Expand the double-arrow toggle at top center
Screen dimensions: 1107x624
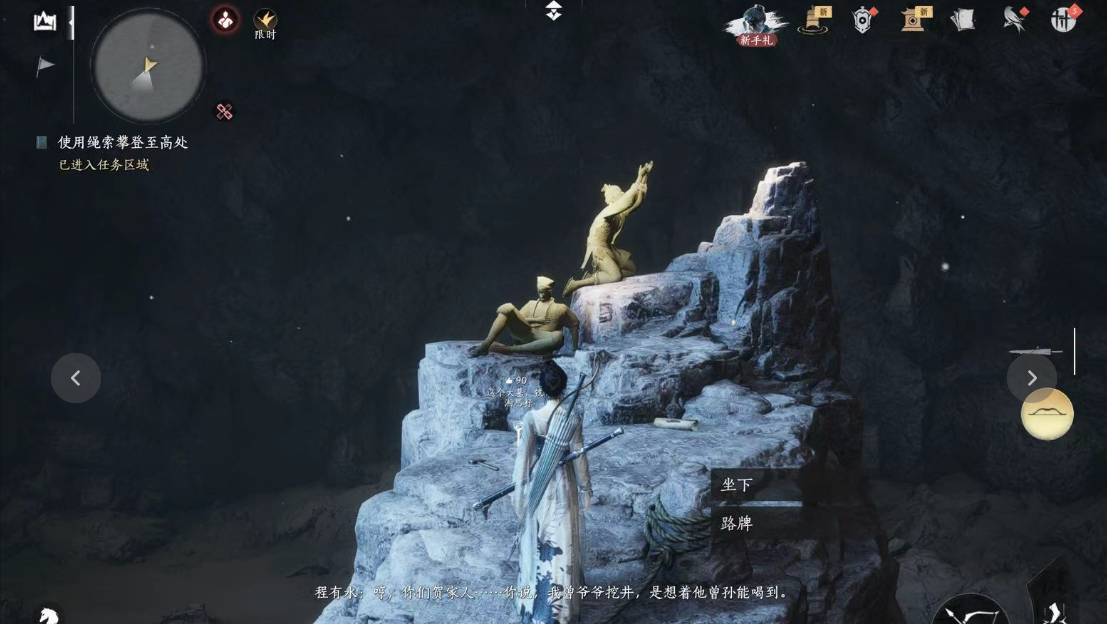click(554, 11)
